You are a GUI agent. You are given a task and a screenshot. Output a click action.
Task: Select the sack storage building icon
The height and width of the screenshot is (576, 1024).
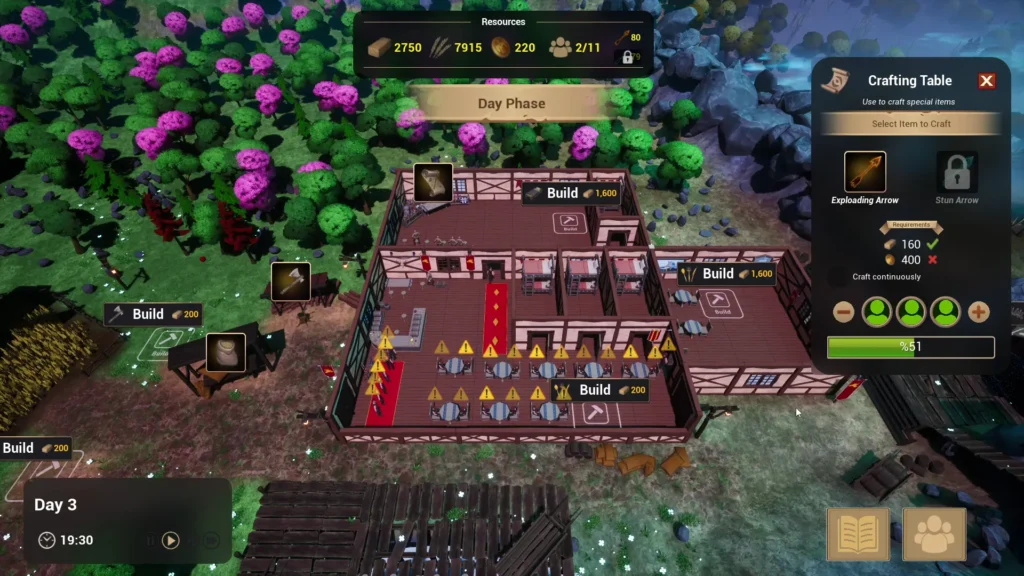tap(226, 352)
